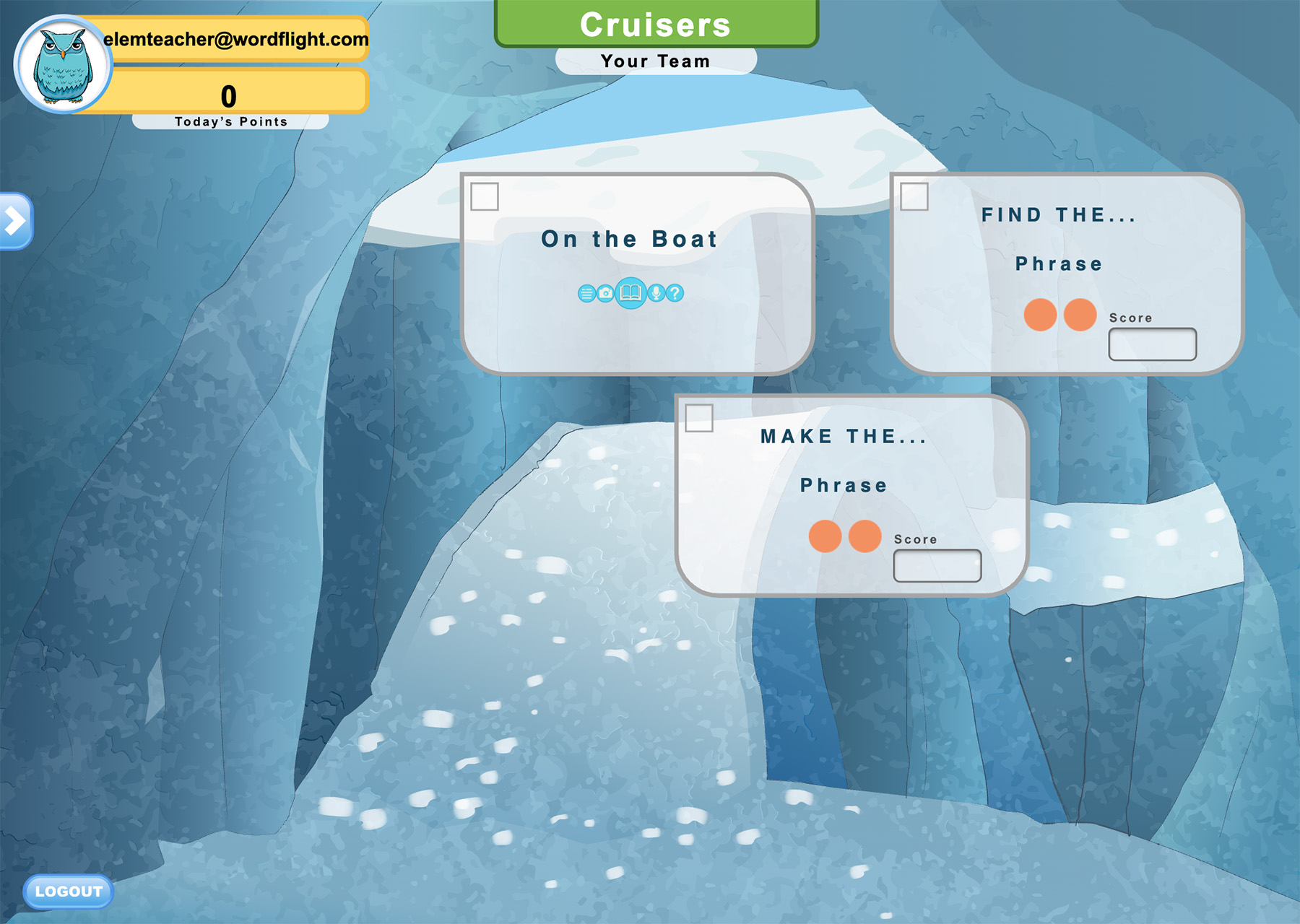Toggle the Make the Phrase checkbox
Viewport: 1300px width, 924px height.
click(x=699, y=418)
